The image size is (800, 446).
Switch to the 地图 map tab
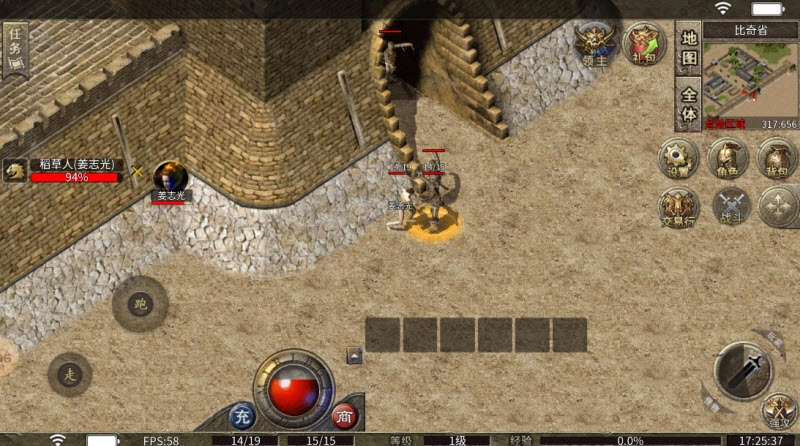[x=689, y=50]
